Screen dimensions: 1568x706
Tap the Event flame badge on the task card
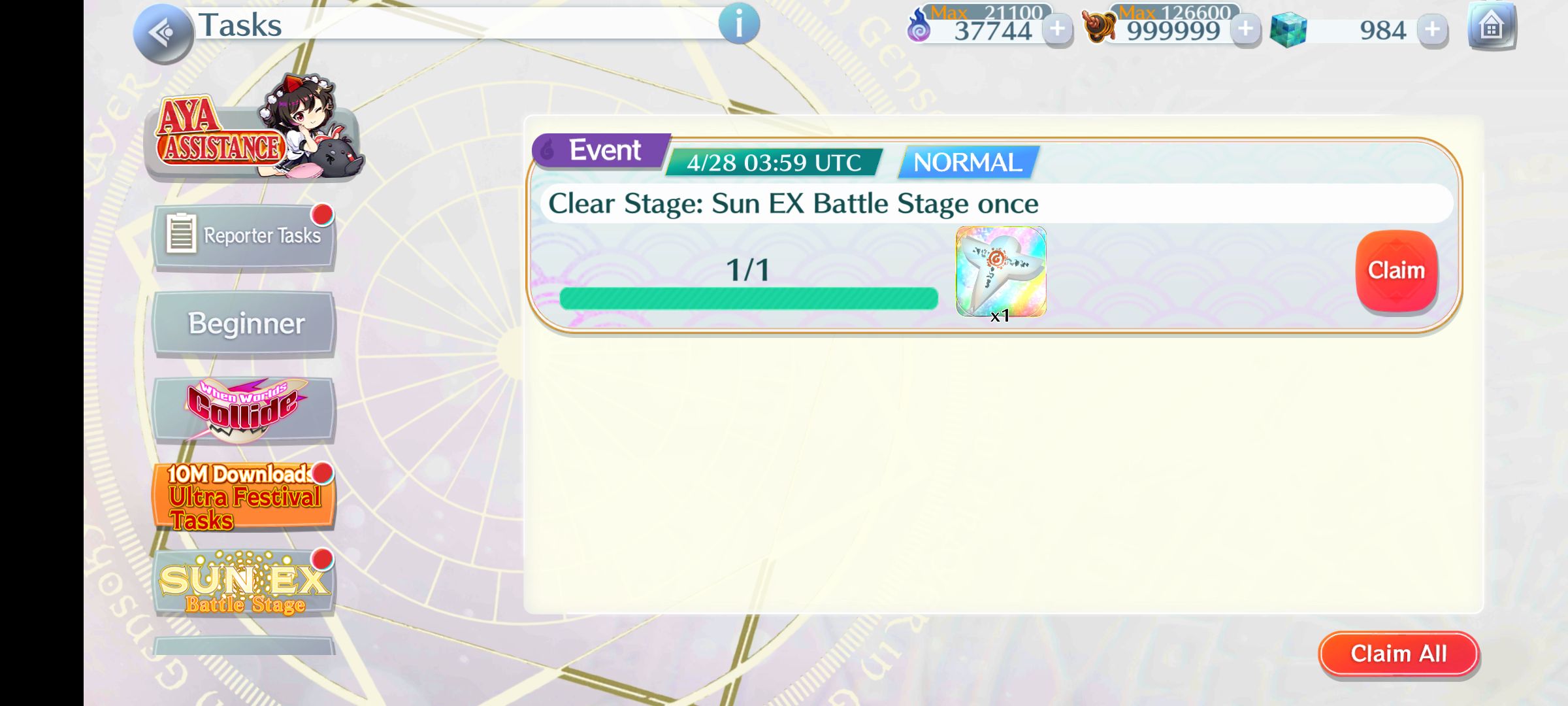click(596, 150)
